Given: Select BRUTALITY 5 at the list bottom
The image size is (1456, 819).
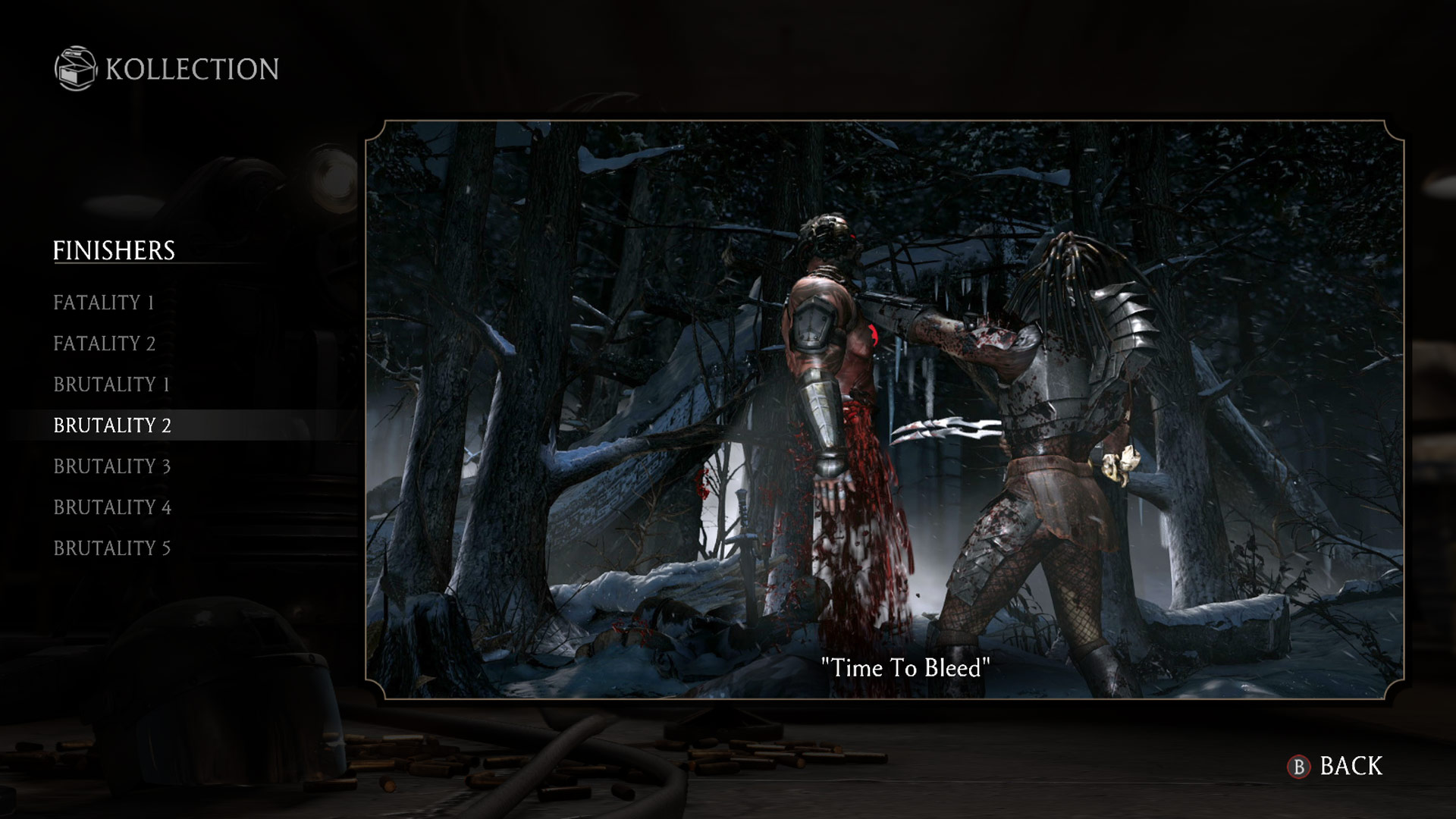Looking at the screenshot, I should 112,548.
